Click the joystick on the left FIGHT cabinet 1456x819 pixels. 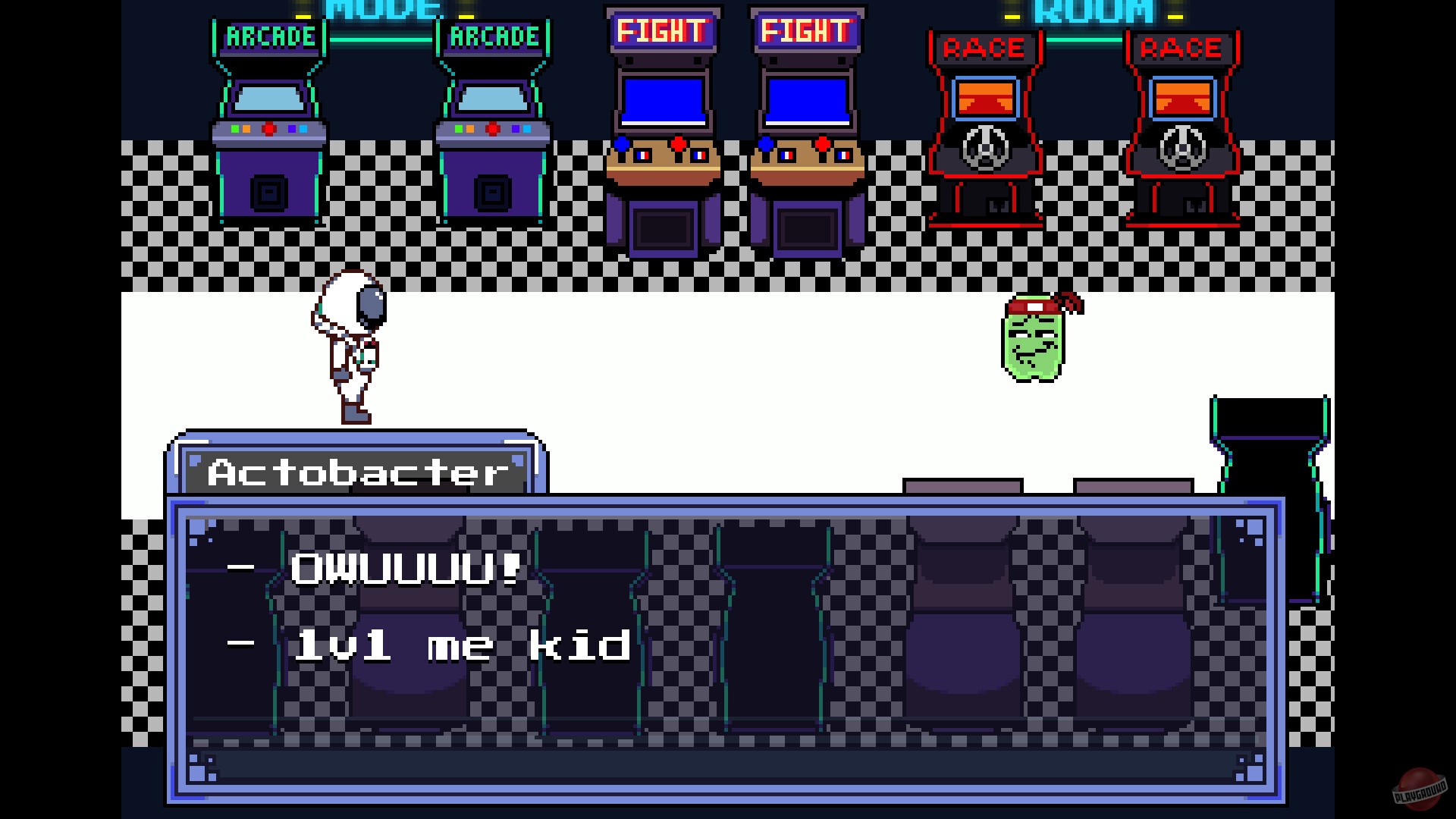coord(621,143)
